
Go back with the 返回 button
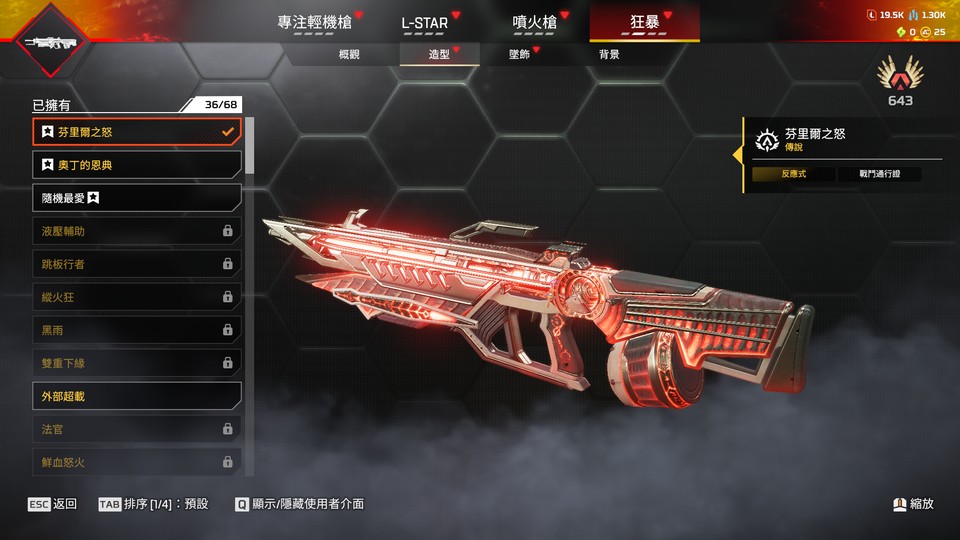click(53, 504)
